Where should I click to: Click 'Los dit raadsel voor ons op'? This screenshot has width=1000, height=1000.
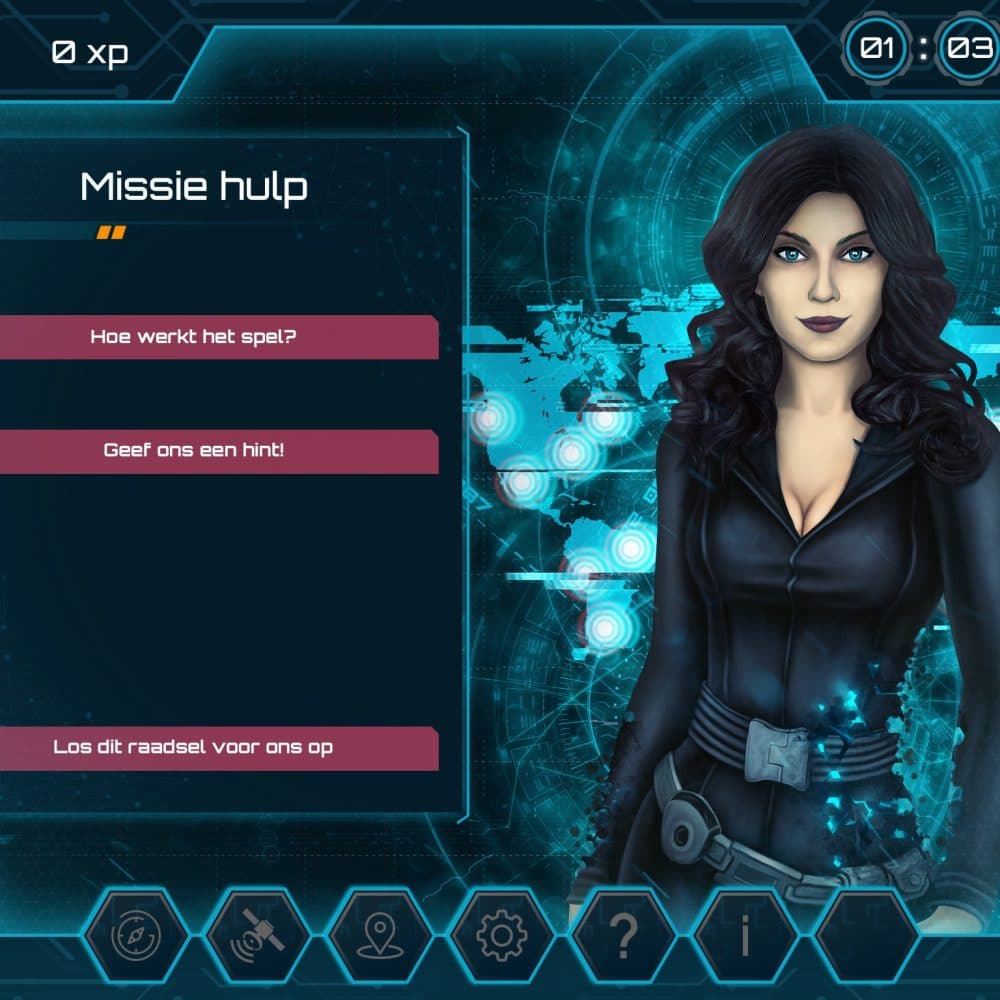(x=195, y=748)
